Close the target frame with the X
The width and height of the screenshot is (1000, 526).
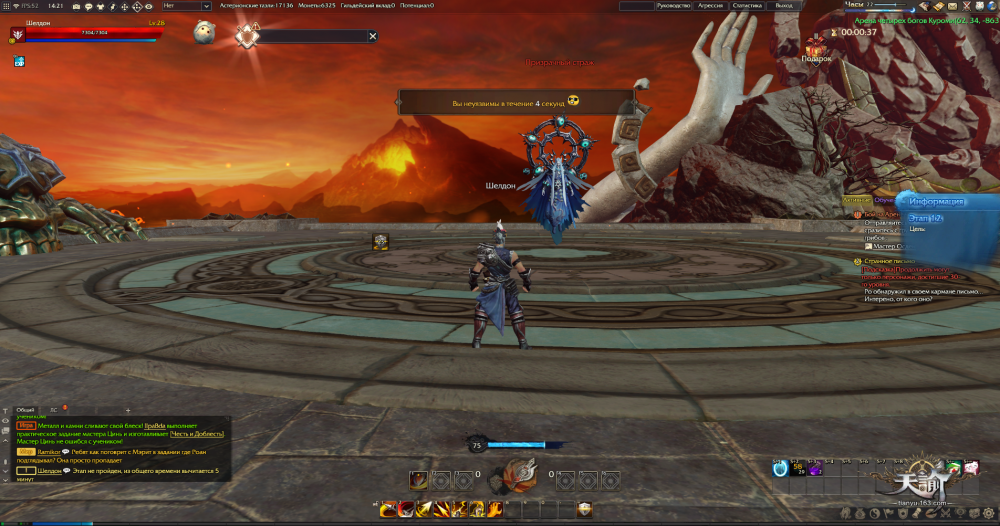373,36
